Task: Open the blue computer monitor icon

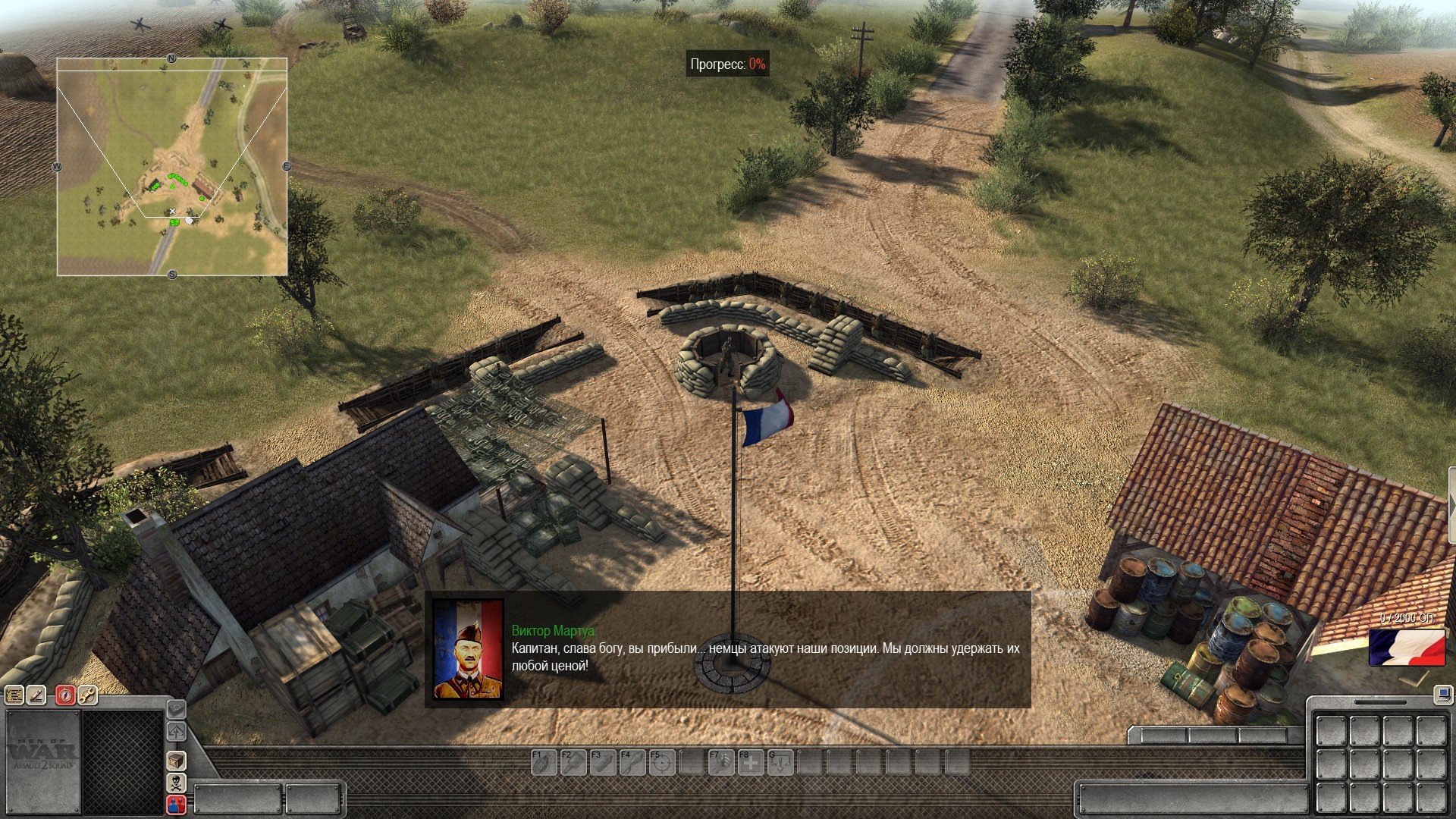Action: coord(1442,693)
